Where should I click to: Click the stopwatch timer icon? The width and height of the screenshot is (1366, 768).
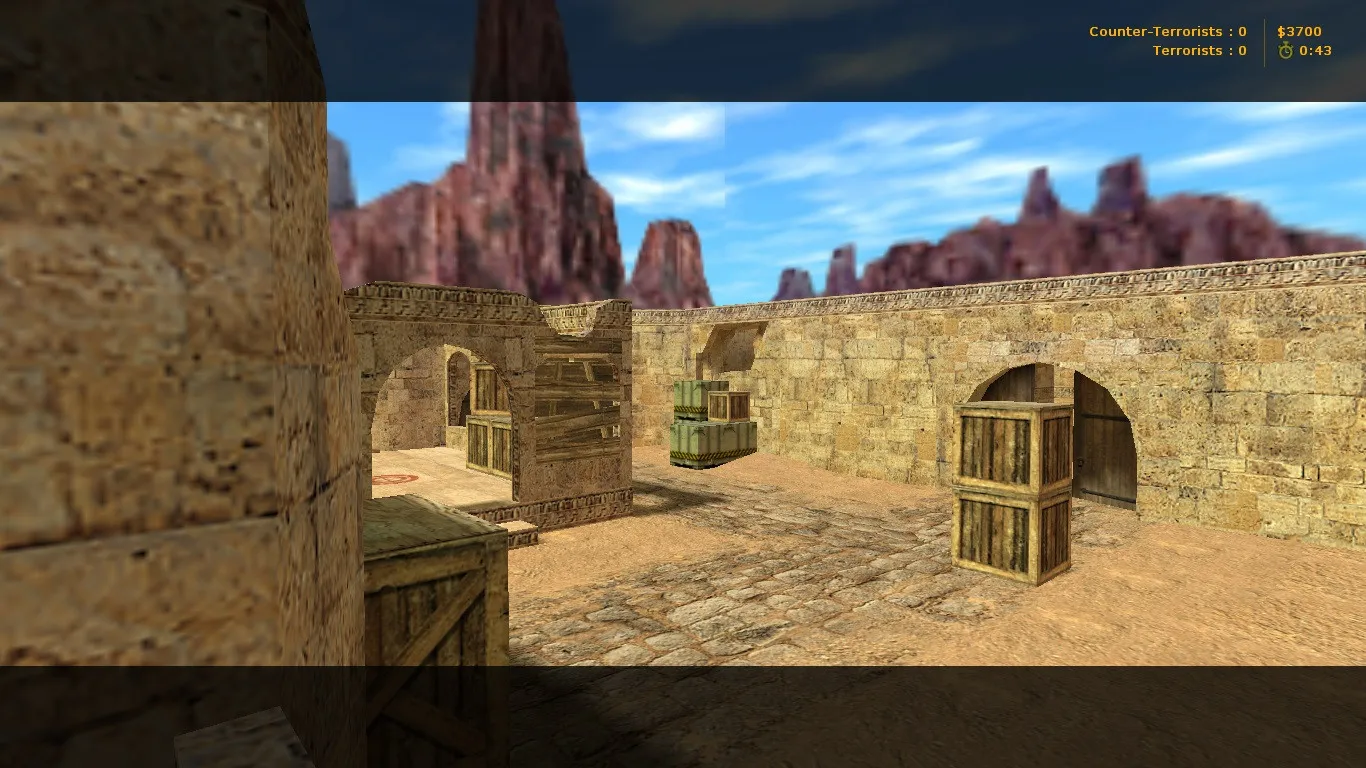[x=1286, y=50]
